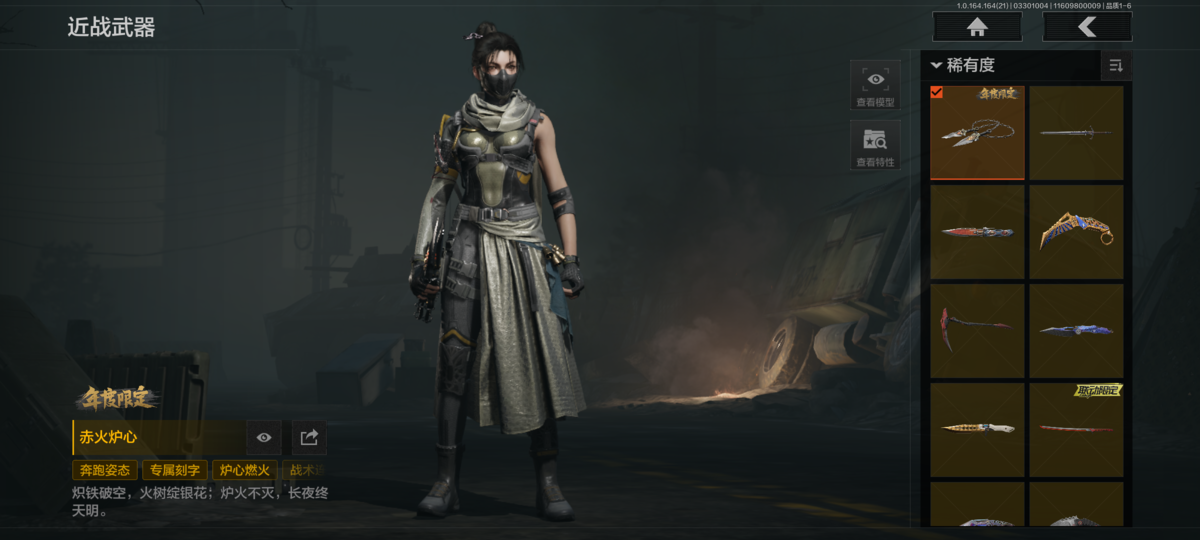Toggle the eye preview next to 赤火炉心
Image resolution: width=1200 pixels, height=540 pixels.
264,438
